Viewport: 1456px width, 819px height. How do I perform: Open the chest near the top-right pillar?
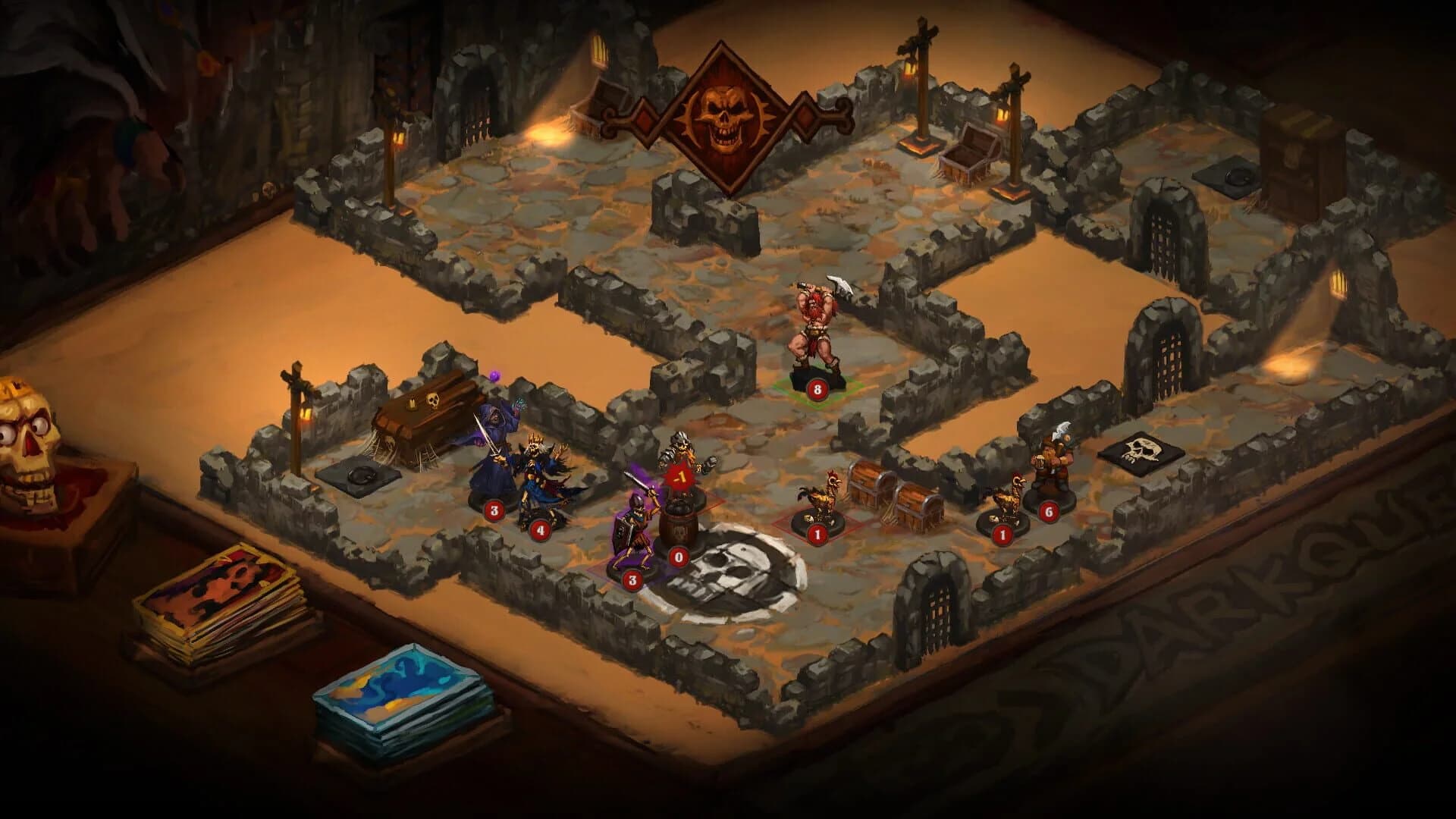971,152
